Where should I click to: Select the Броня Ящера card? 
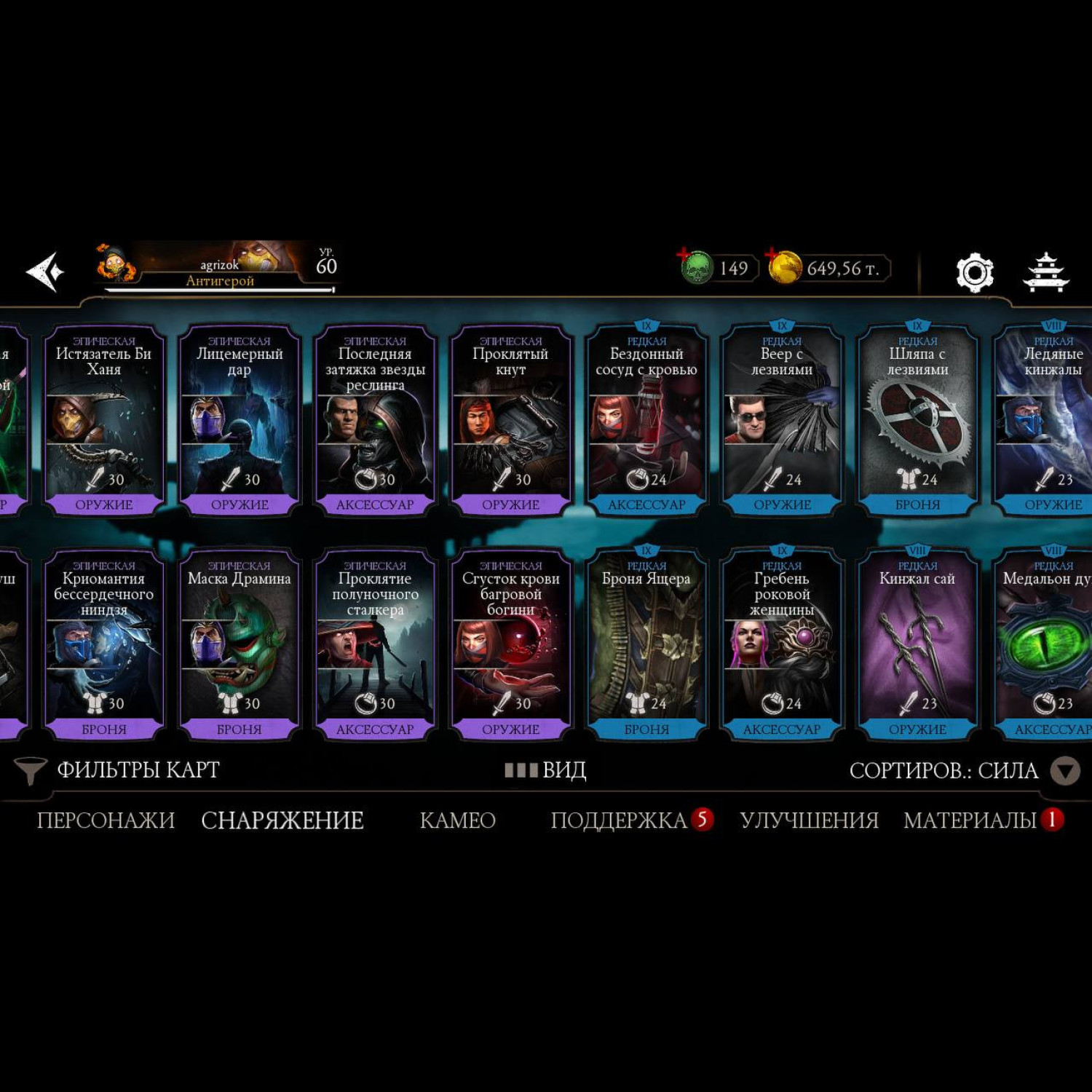(x=646, y=644)
